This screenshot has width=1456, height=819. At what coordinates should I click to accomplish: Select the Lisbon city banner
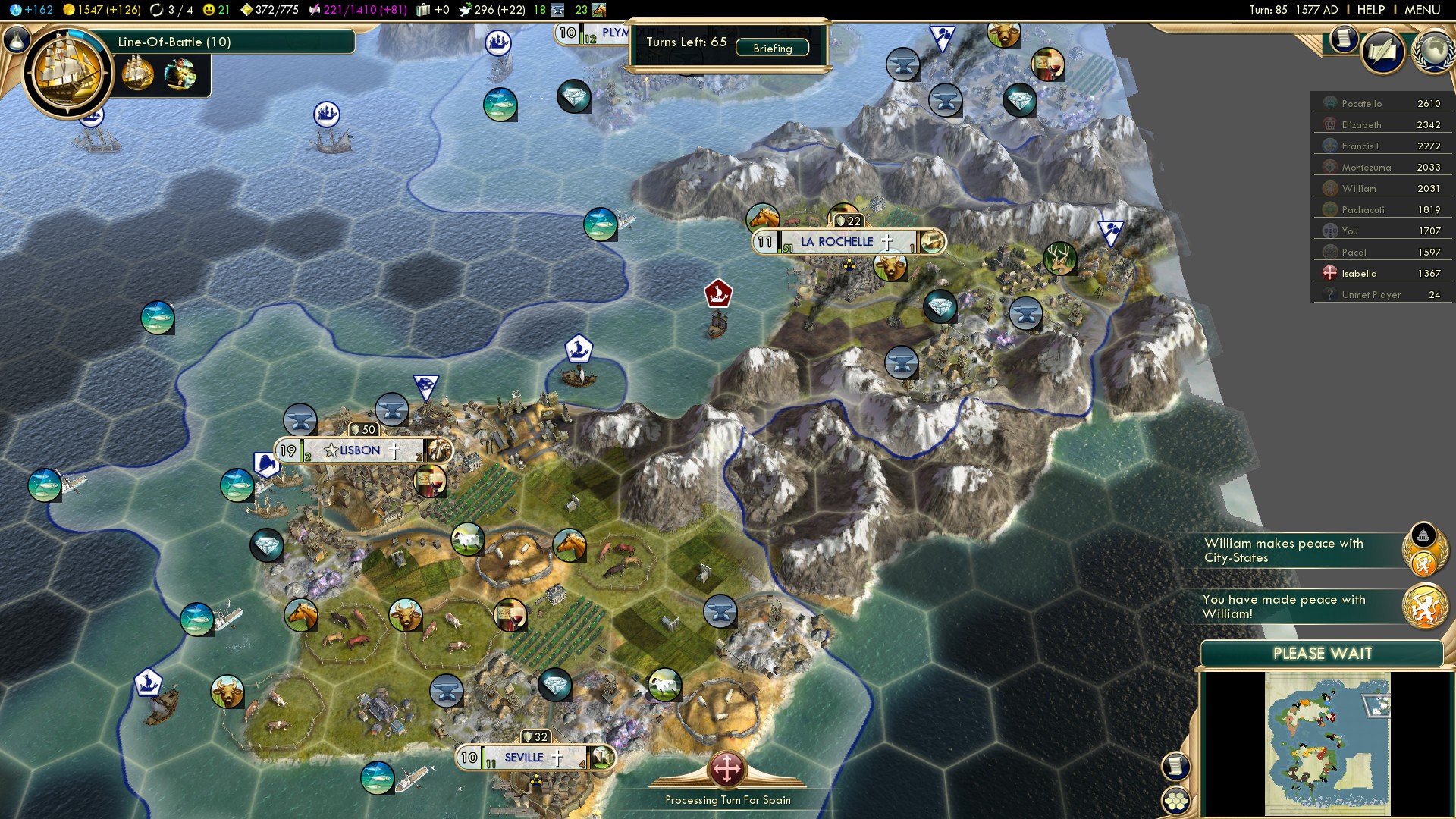[x=359, y=450]
